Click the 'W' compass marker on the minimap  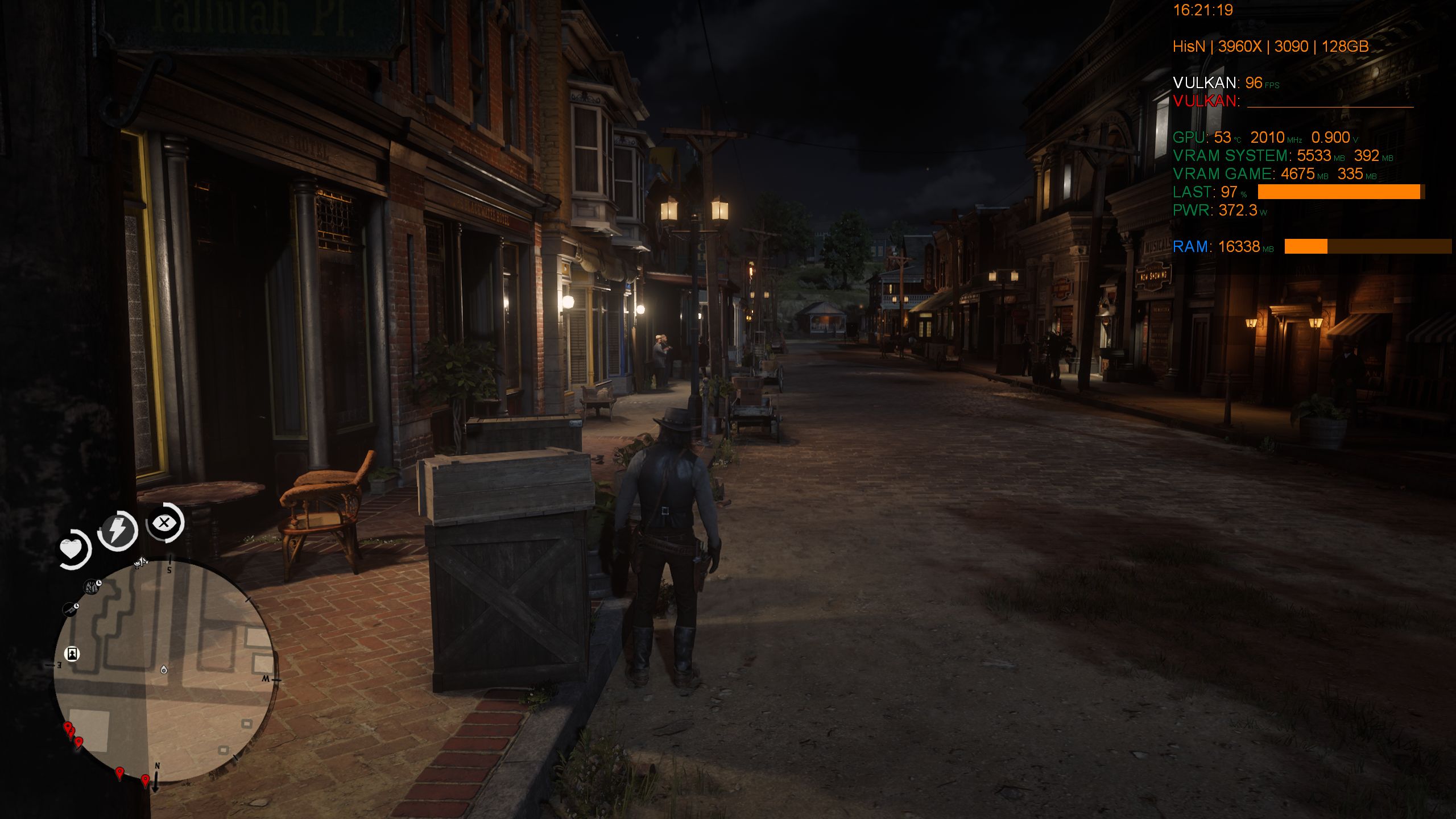264,679
